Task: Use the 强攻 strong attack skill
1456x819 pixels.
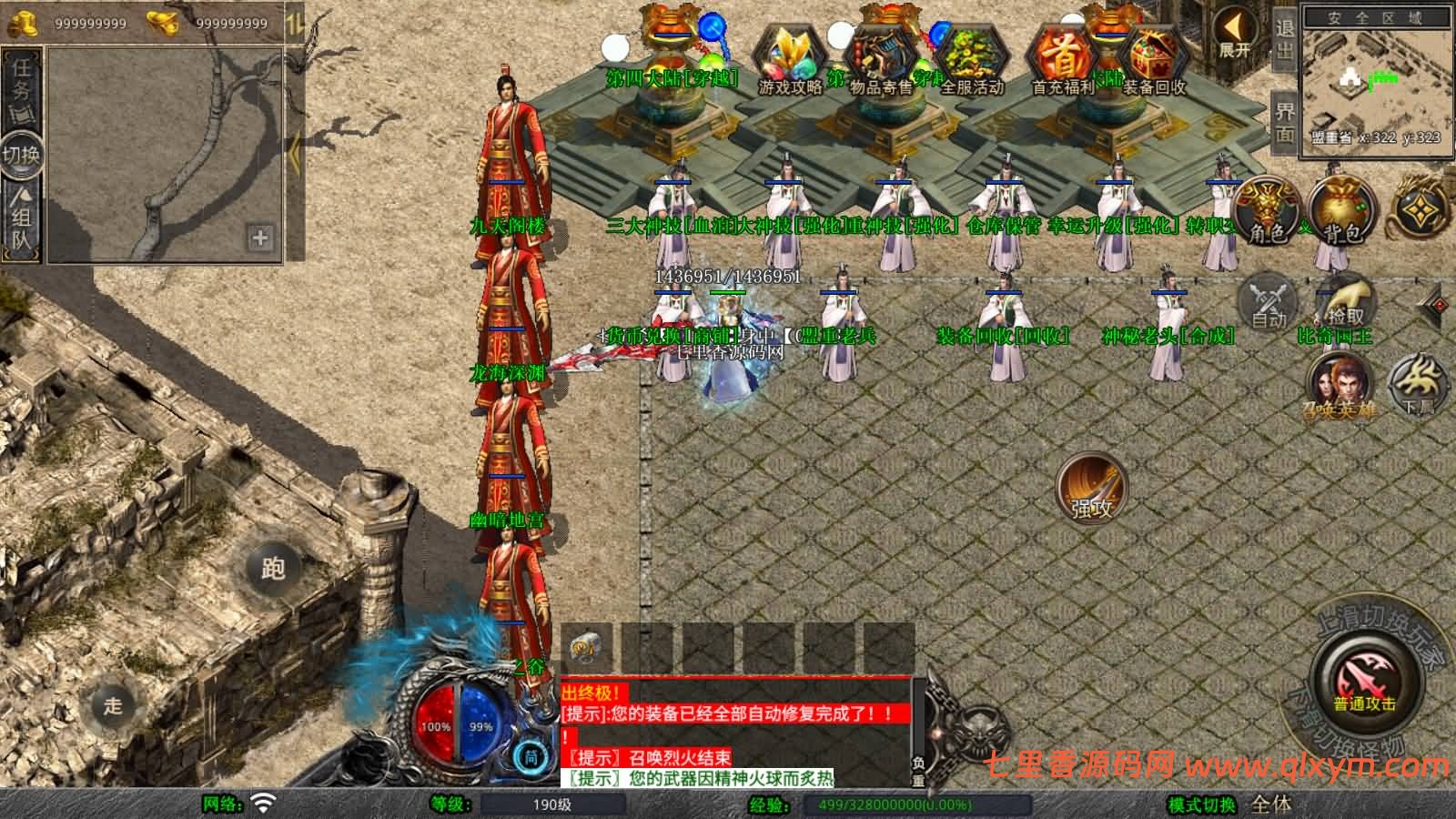Action: click(1091, 489)
